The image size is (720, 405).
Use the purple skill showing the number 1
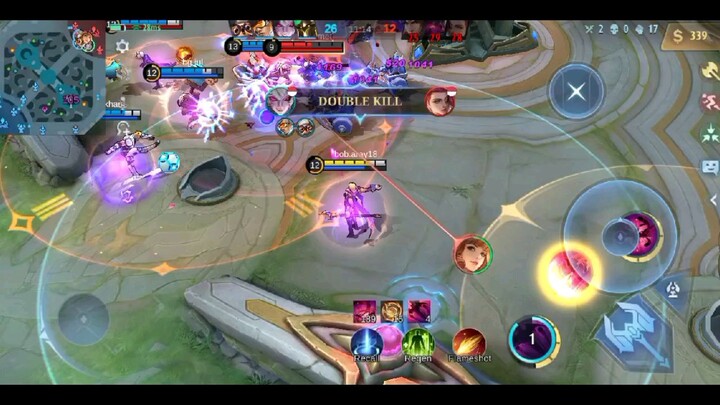(x=533, y=340)
